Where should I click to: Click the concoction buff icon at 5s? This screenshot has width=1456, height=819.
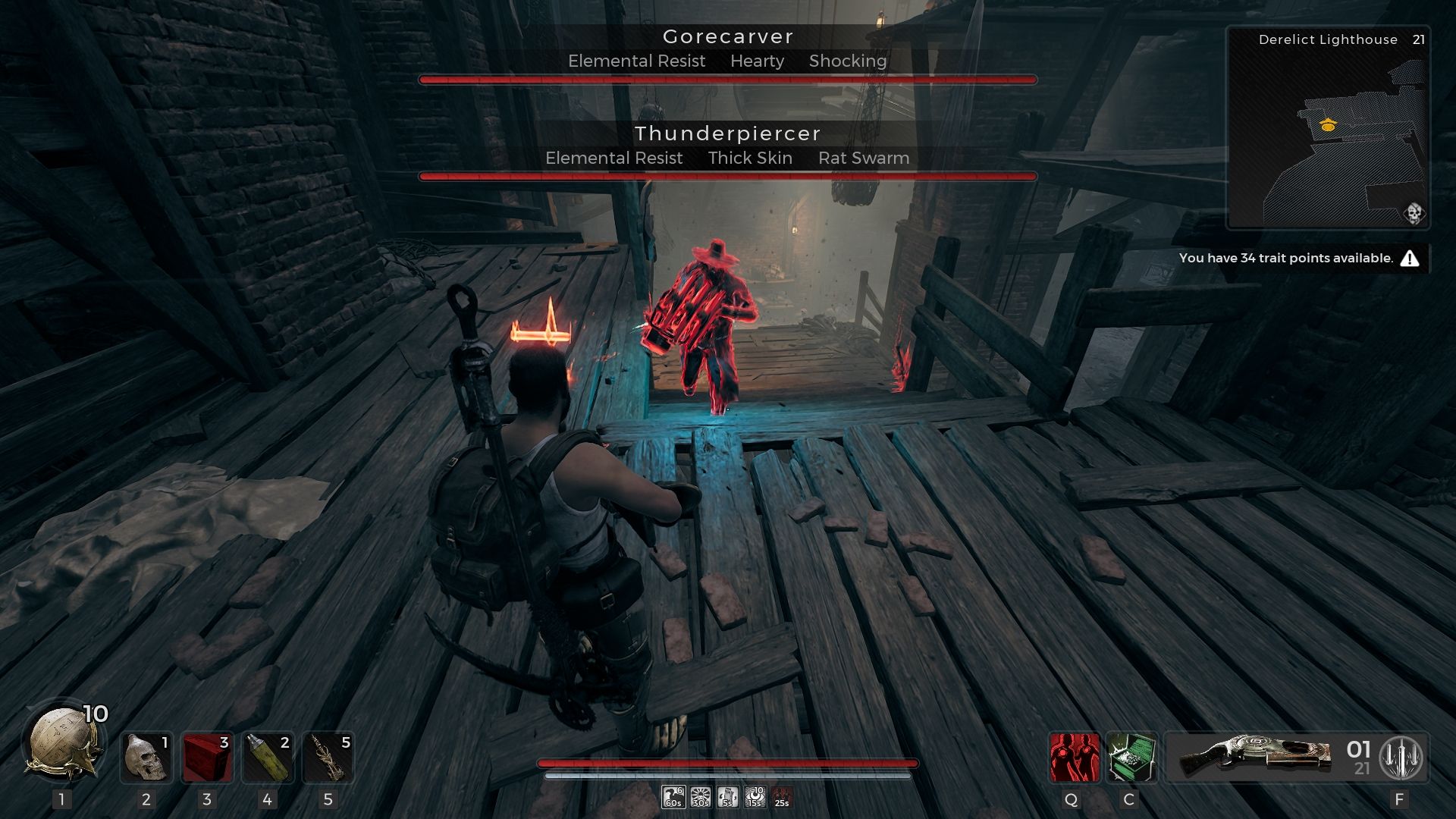click(x=726, y=798)
